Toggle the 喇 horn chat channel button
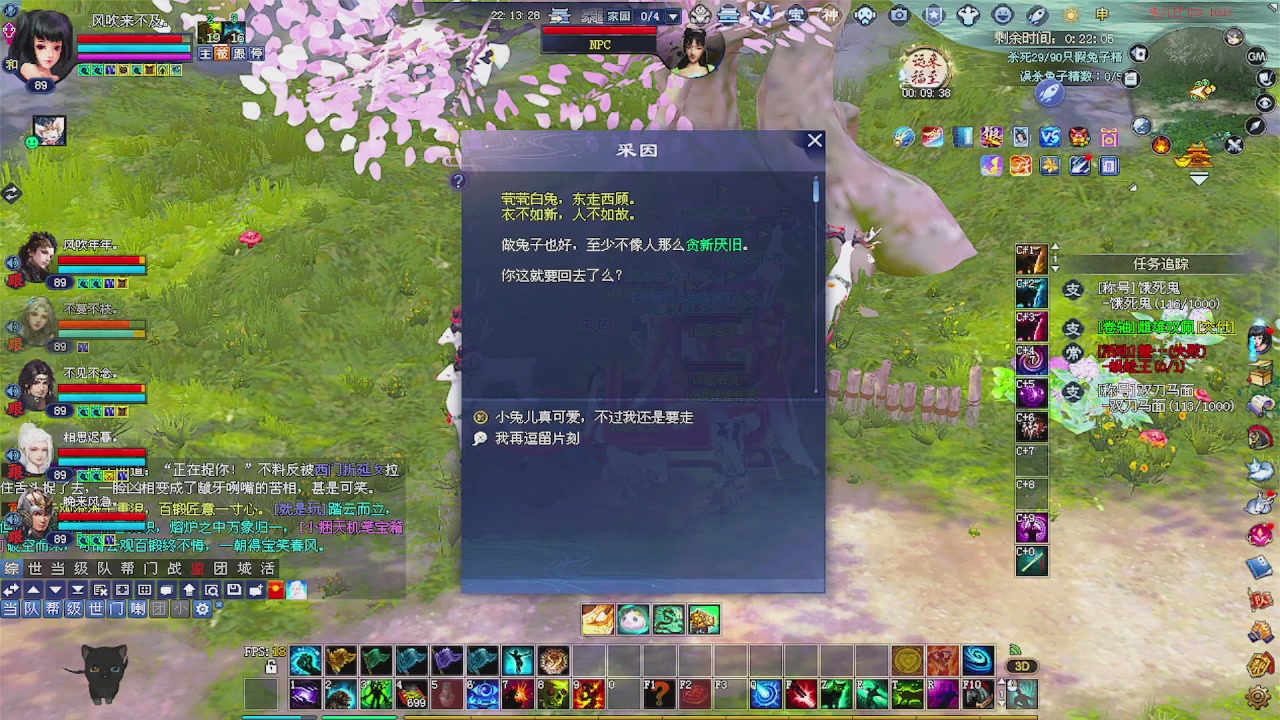The width and height of the screenshot is (1280, 720). click(x=136, y=609)
